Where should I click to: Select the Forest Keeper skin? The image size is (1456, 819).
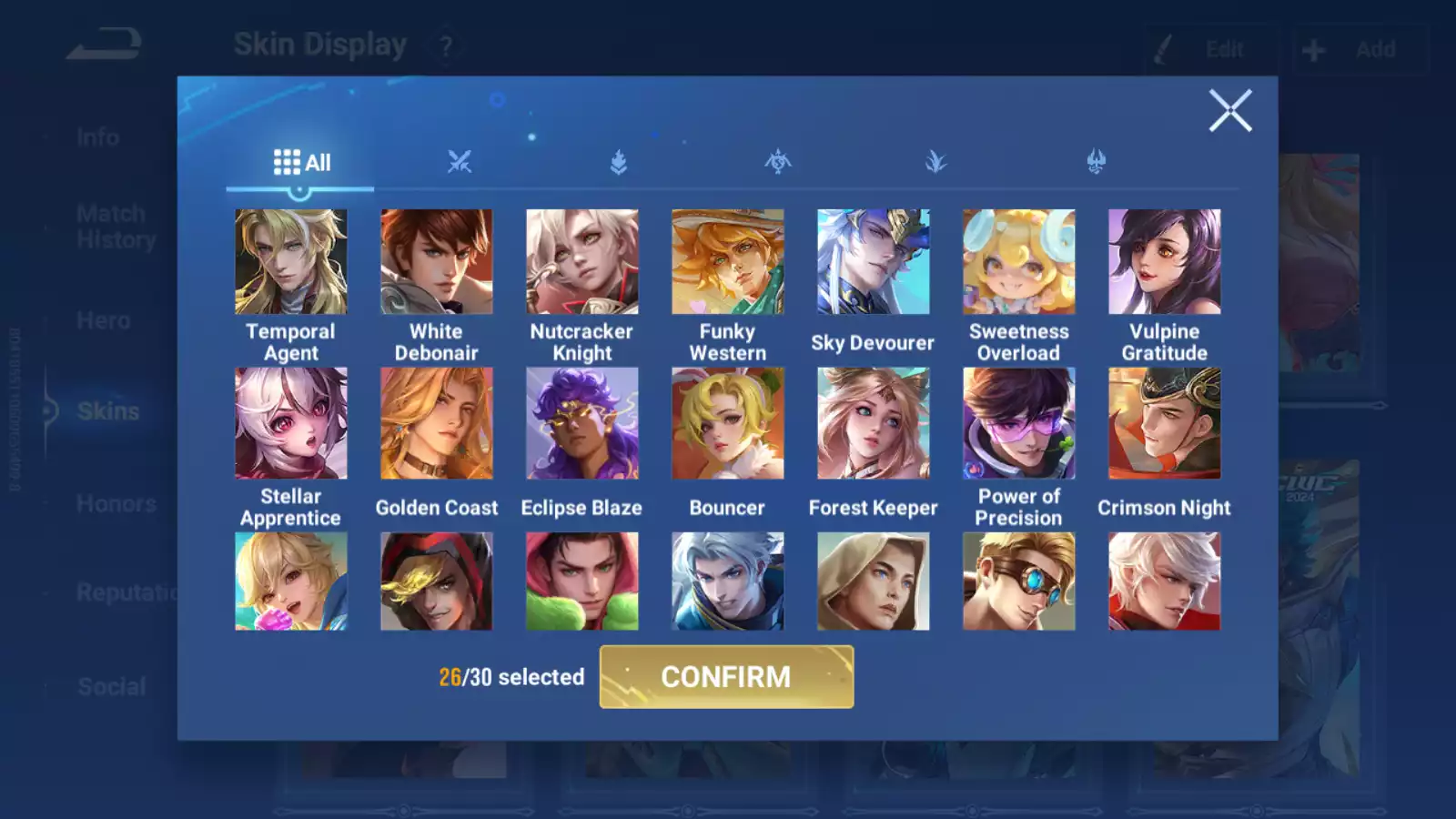[x=874, y=423]
